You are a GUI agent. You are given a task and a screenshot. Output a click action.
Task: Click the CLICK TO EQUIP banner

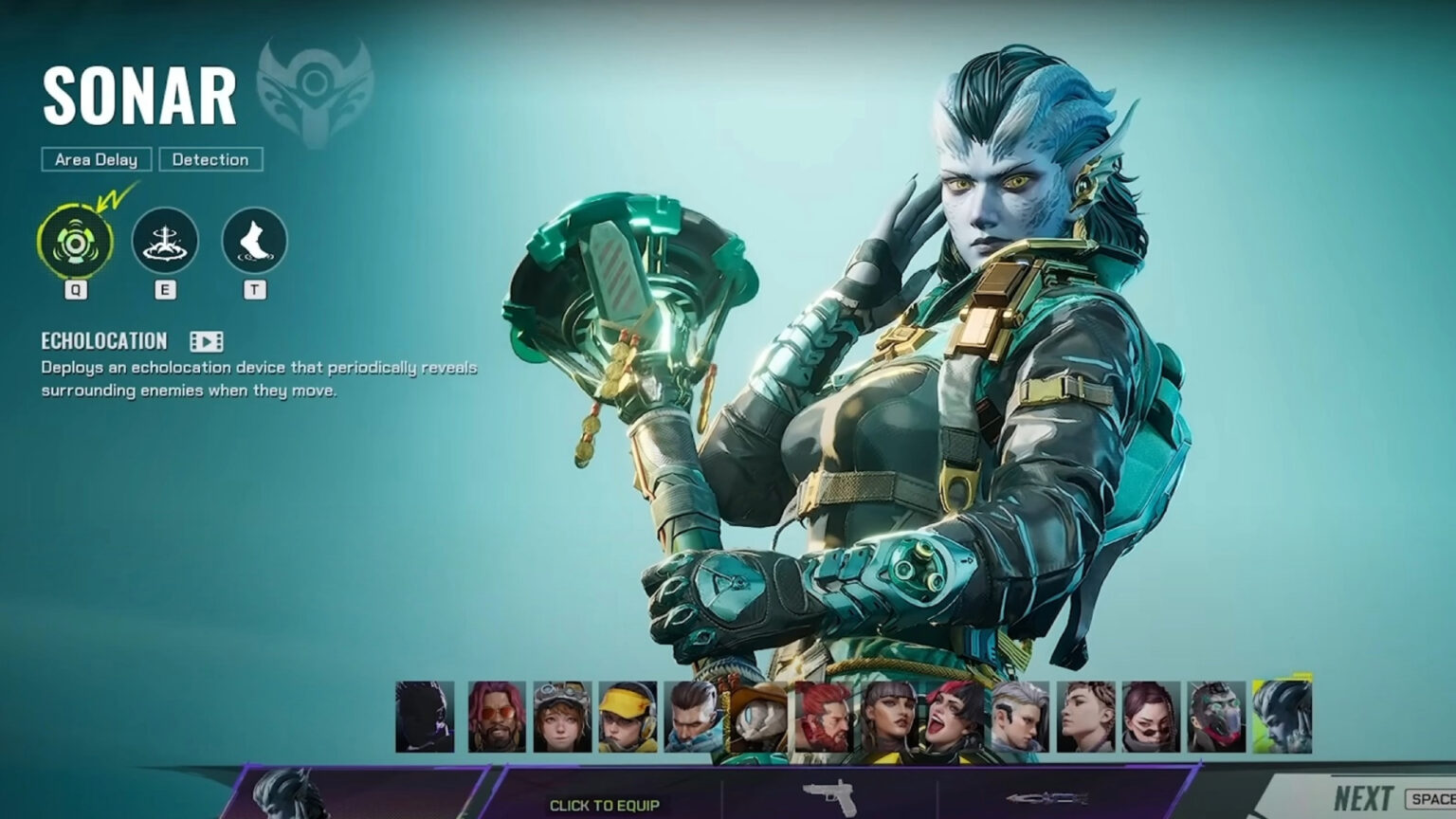[x=604, y=803]
